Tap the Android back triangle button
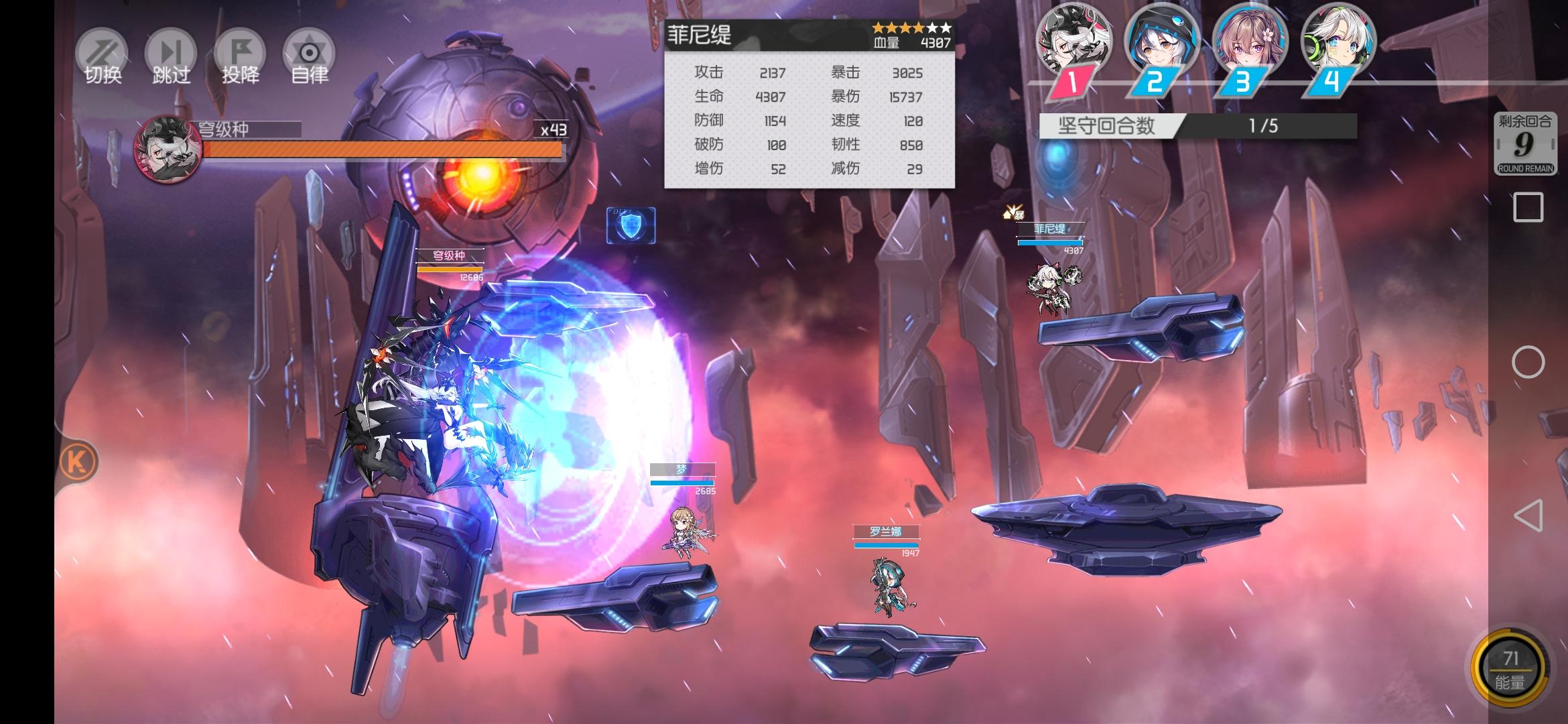This screenshot has width=1568, height=724. [1528, 516]
